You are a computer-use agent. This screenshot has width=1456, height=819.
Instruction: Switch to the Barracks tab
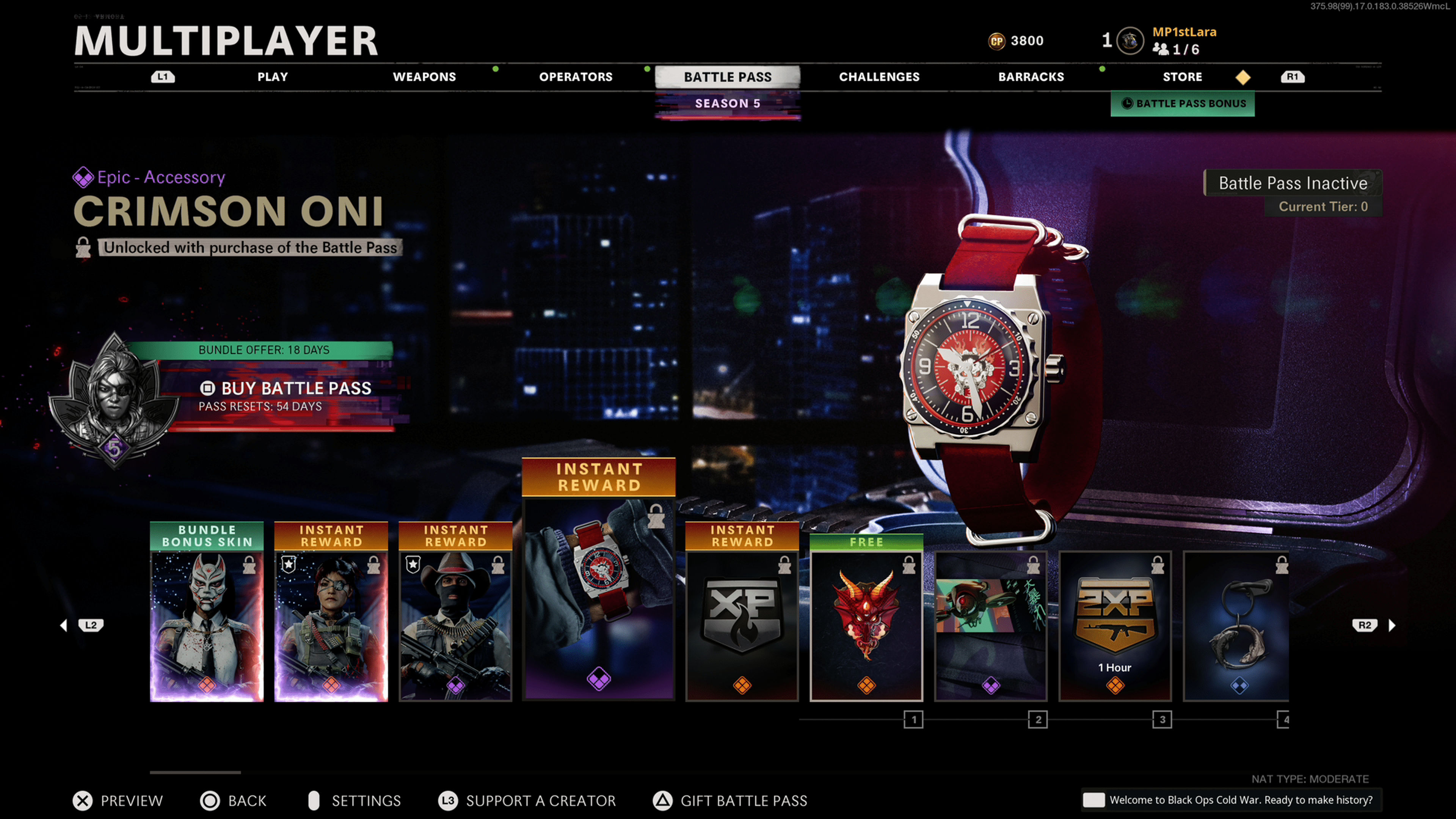pyautogui.click(x=1031, y=77)
